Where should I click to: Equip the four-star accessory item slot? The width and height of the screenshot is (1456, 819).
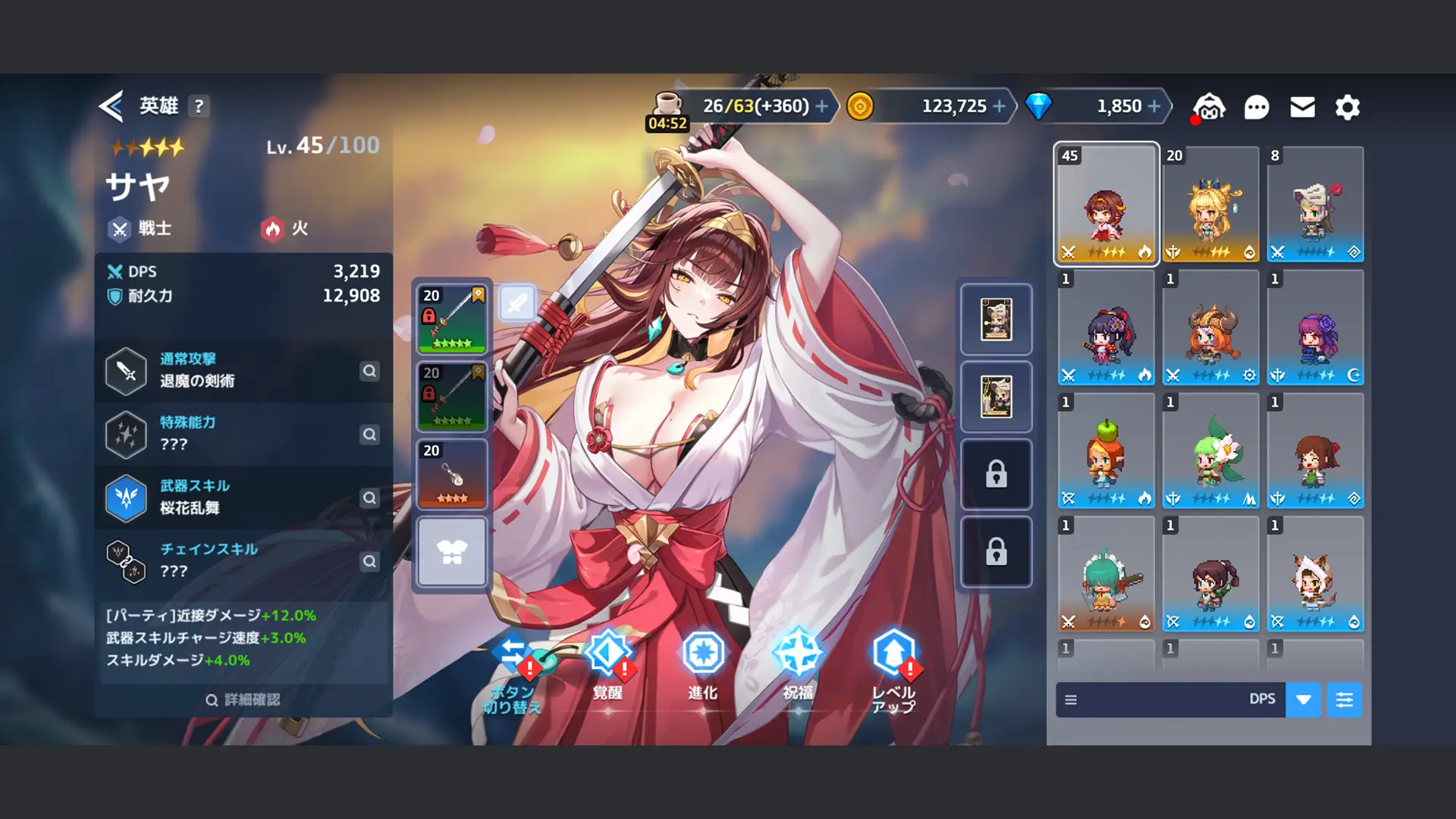[451, 474]
